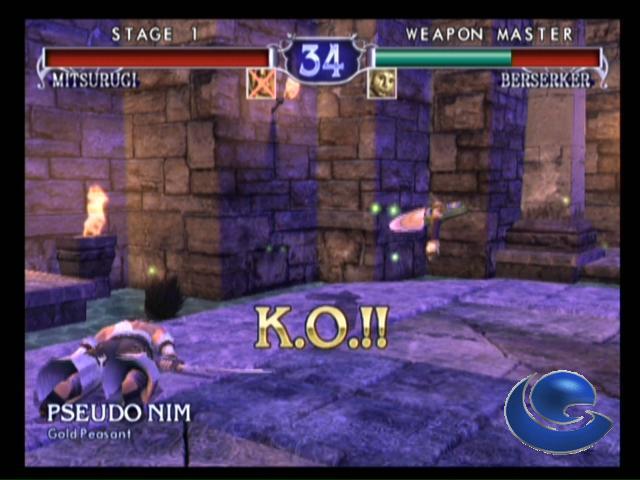Screen dimensions: 640x480
Task: Click Berserker's golden face emblem icon
Action: tap(381, 83)
